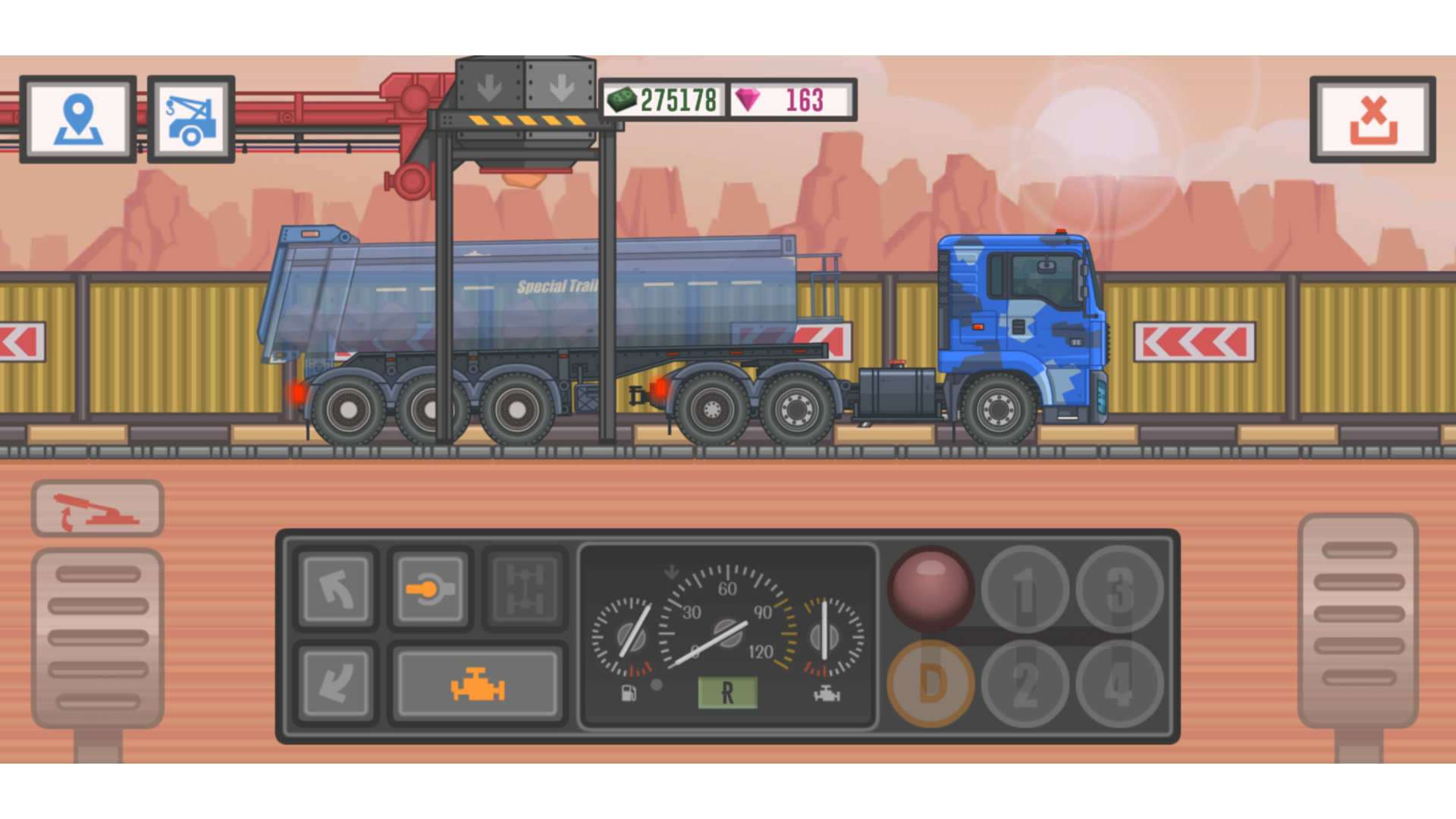Image resolution: width=1456 pixels, height=819 pixels.
Task: Activate the left turn signal
Action: click(334, 590)
